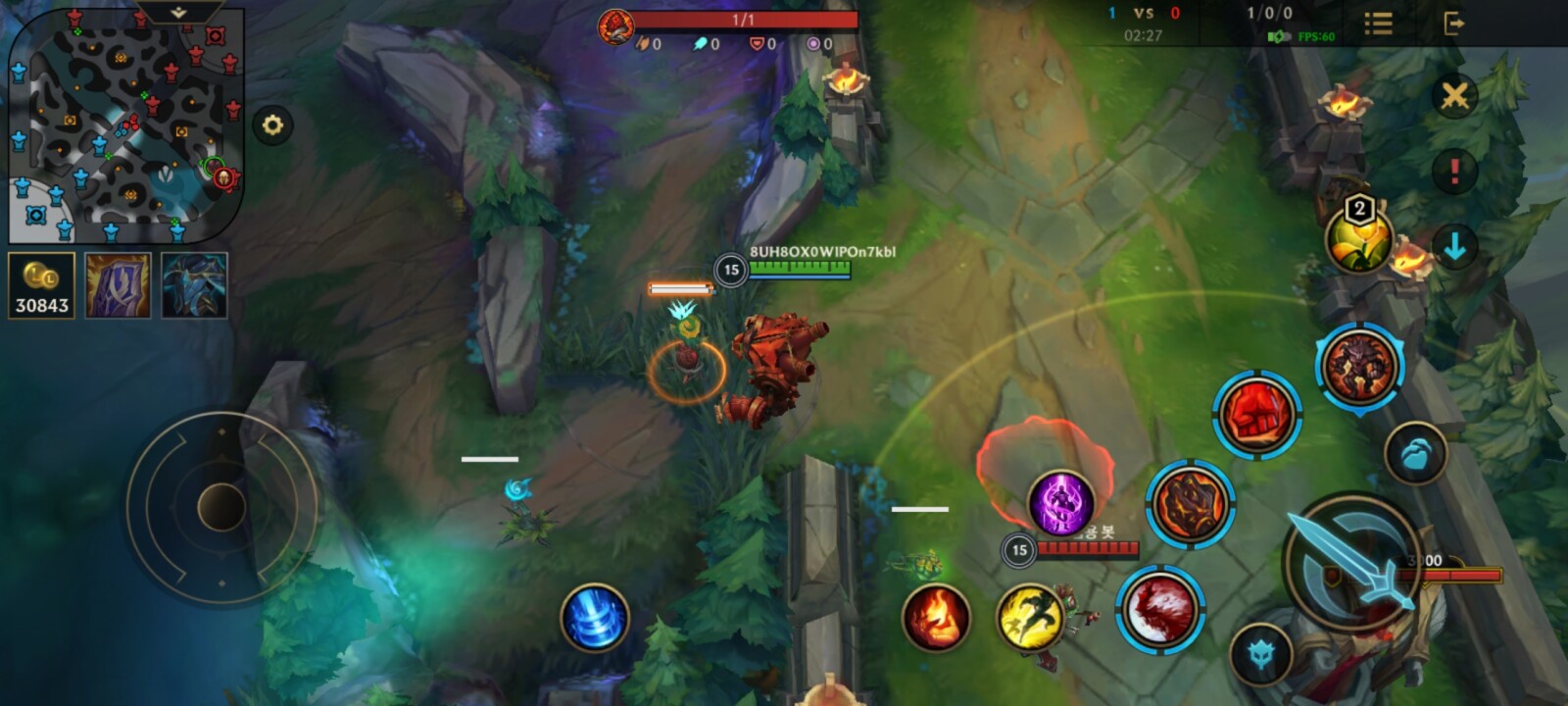Open the shop via the gold counter
This screenshot has width=1568, height=706.
pyautogui.click(x=41, y=285)
